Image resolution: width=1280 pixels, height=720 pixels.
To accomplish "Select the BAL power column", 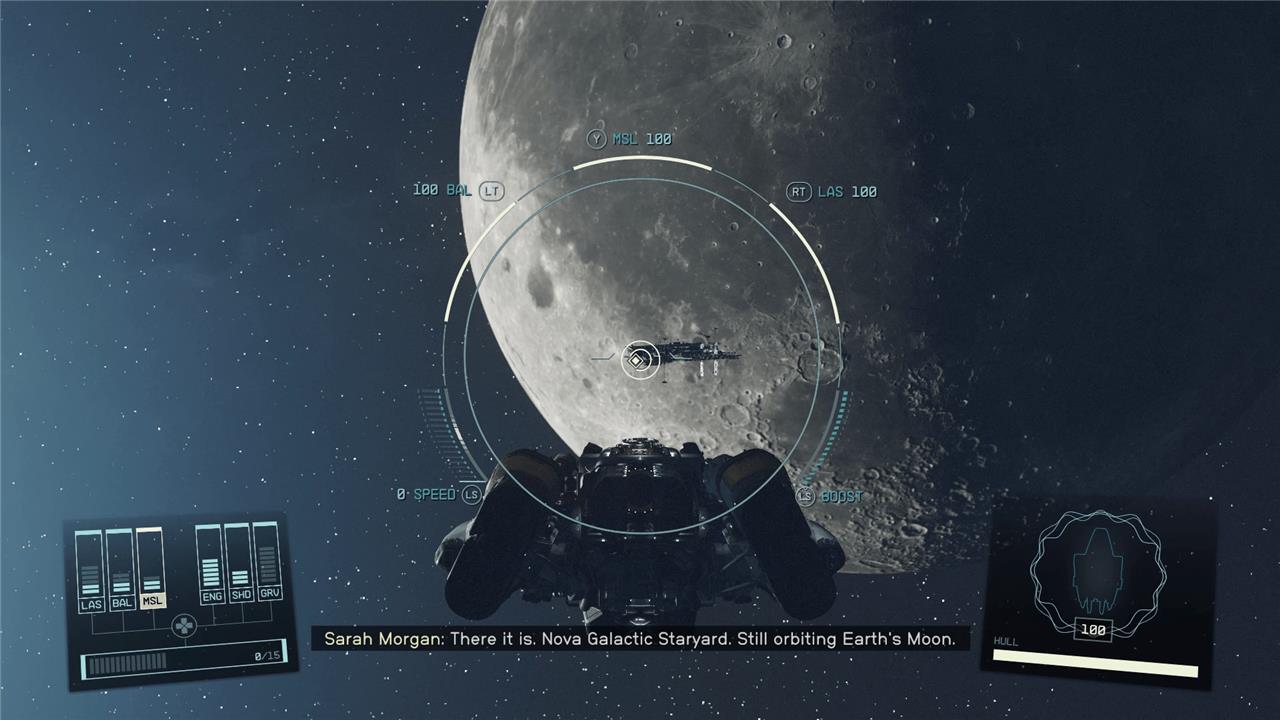I will tap(121, 570).
